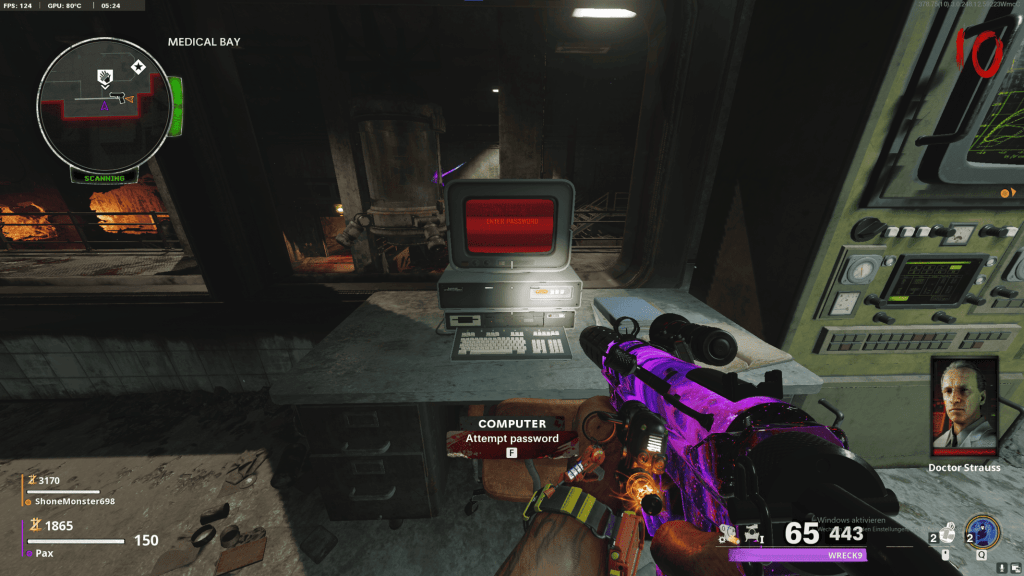
Task: Select the ammo mod bullet icon
Action: (x=728, y=535)
